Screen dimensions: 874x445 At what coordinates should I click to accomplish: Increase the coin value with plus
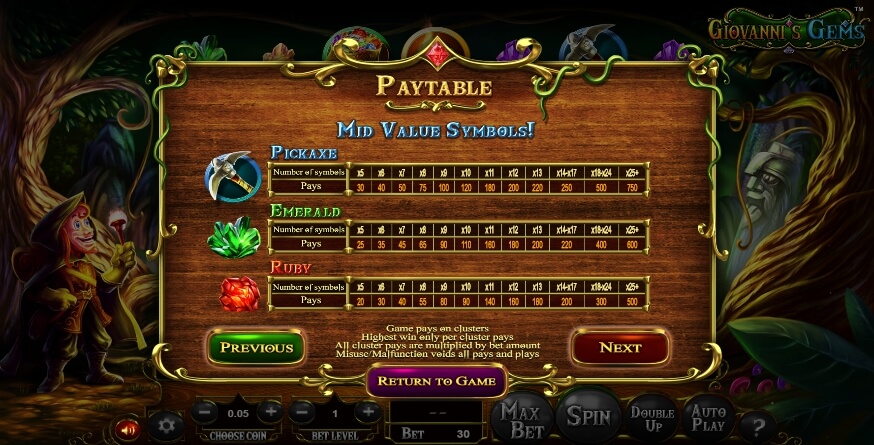pyautogui.click(x=270, y=411)
